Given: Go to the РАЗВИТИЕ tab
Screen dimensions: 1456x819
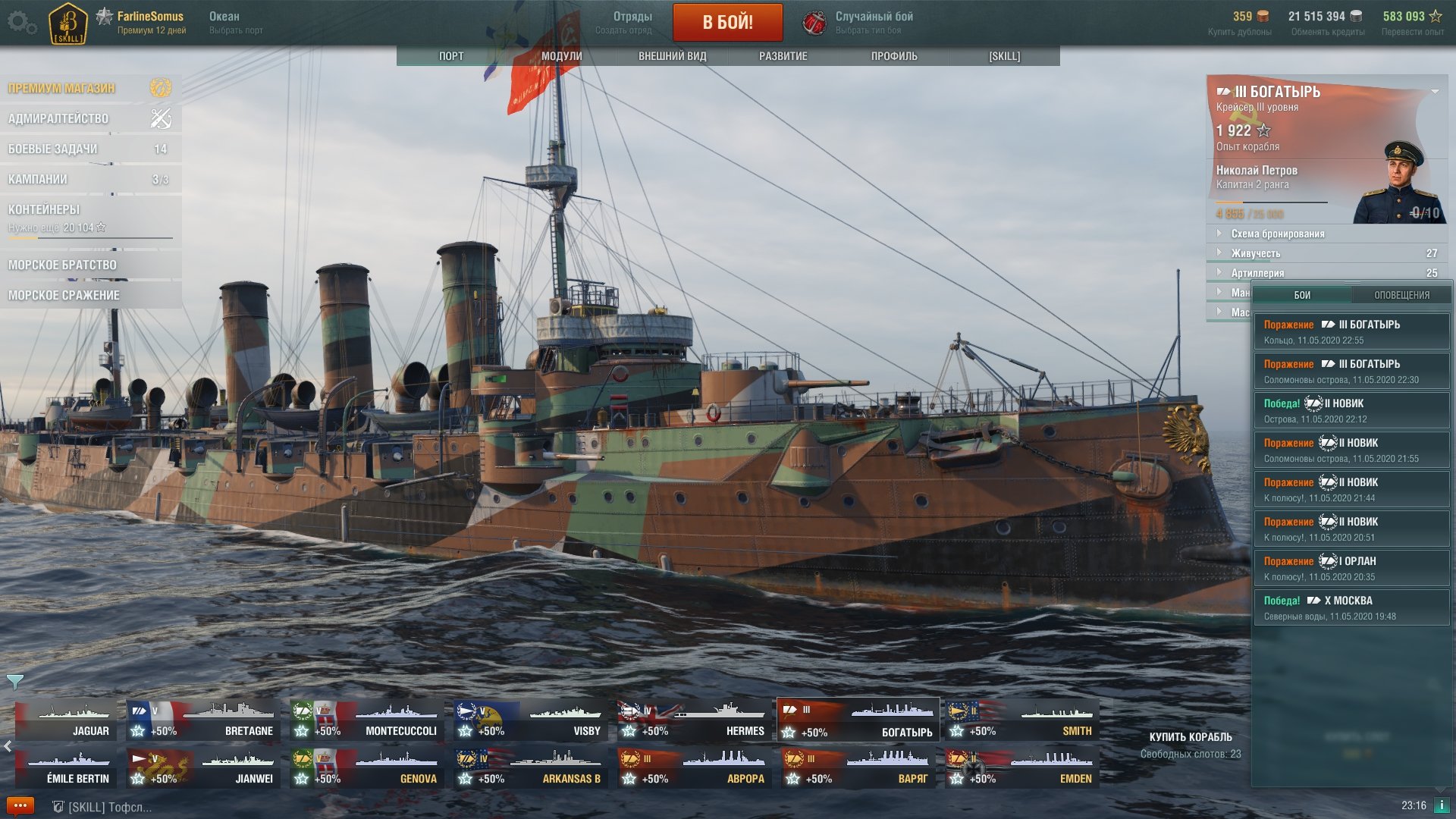Looking at the screenshot, I should 783,56.
